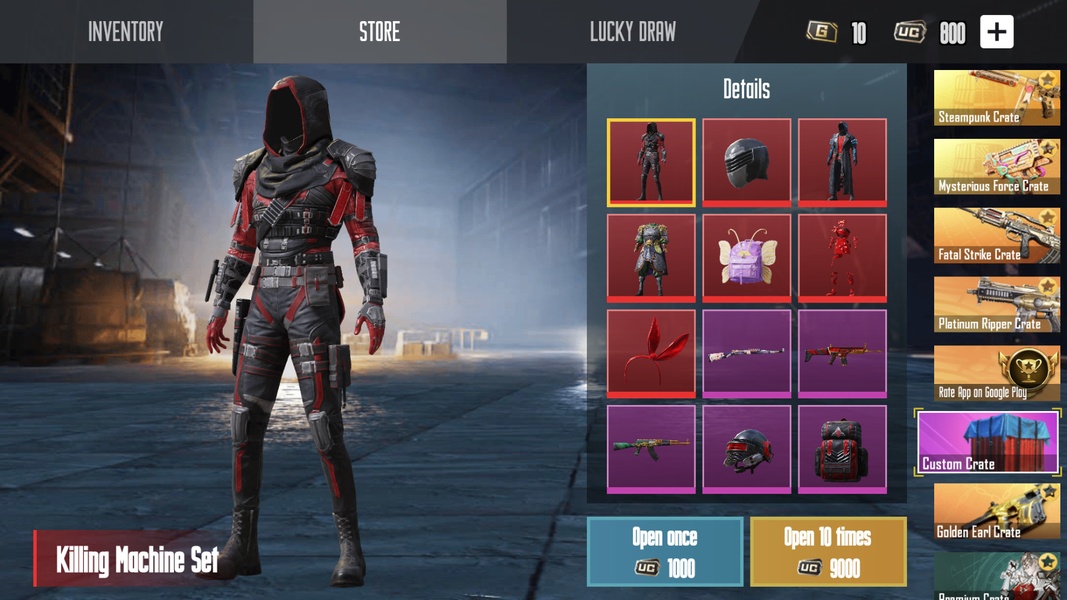Select the Mysterious Force Crate

[996, 167]
